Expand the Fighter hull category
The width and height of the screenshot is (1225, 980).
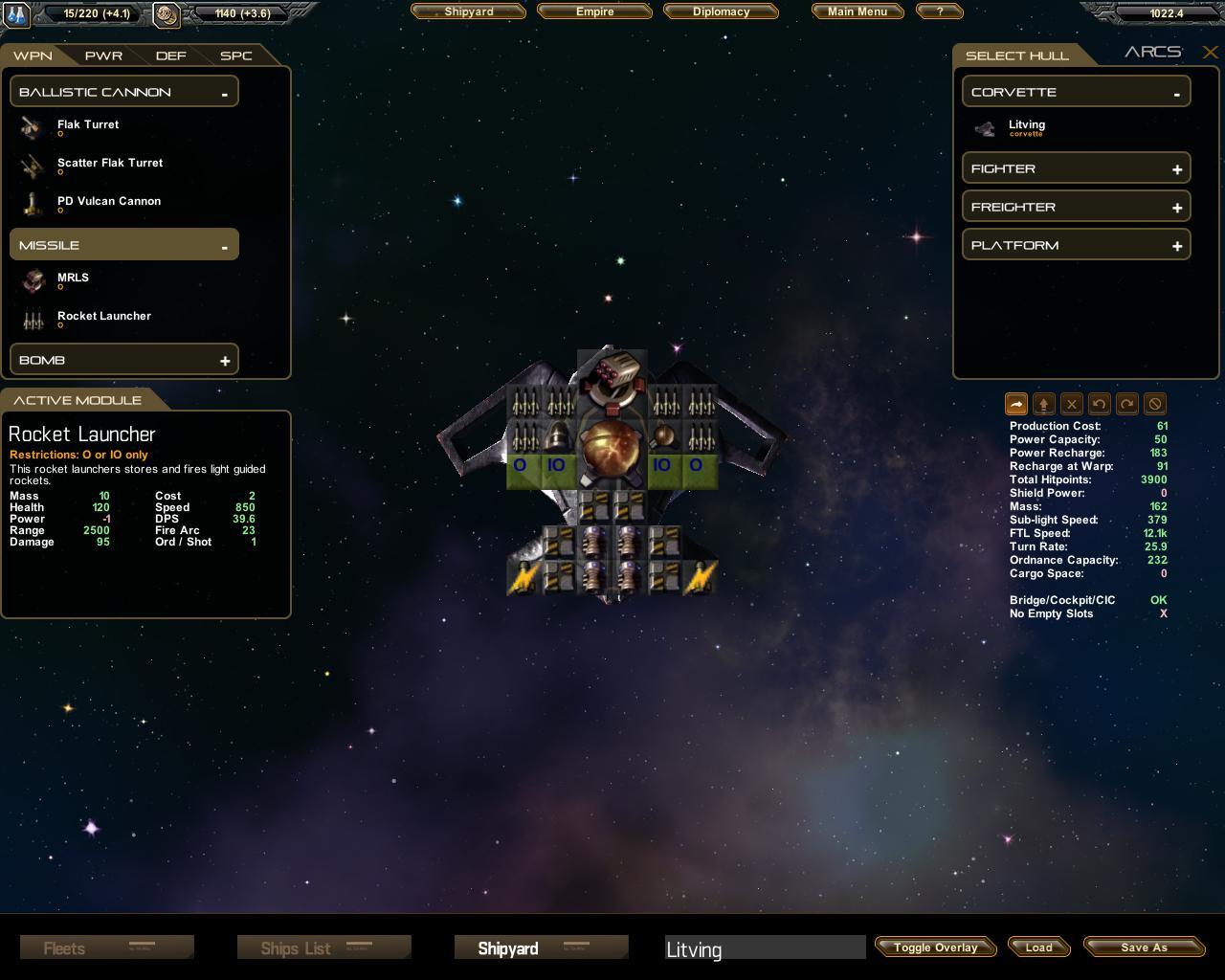click(x=1176, y=169)
